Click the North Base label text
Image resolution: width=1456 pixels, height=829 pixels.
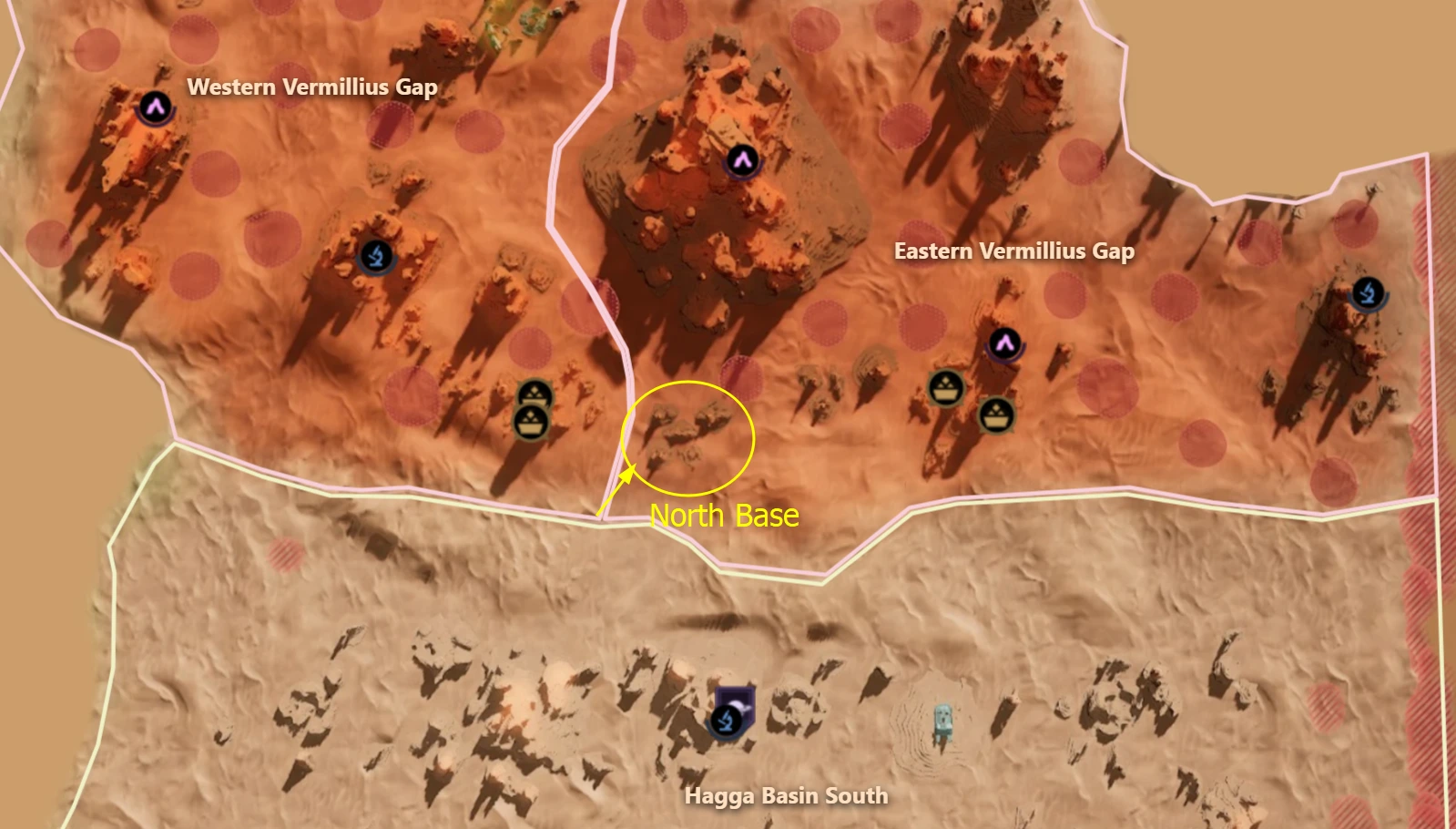724,517
